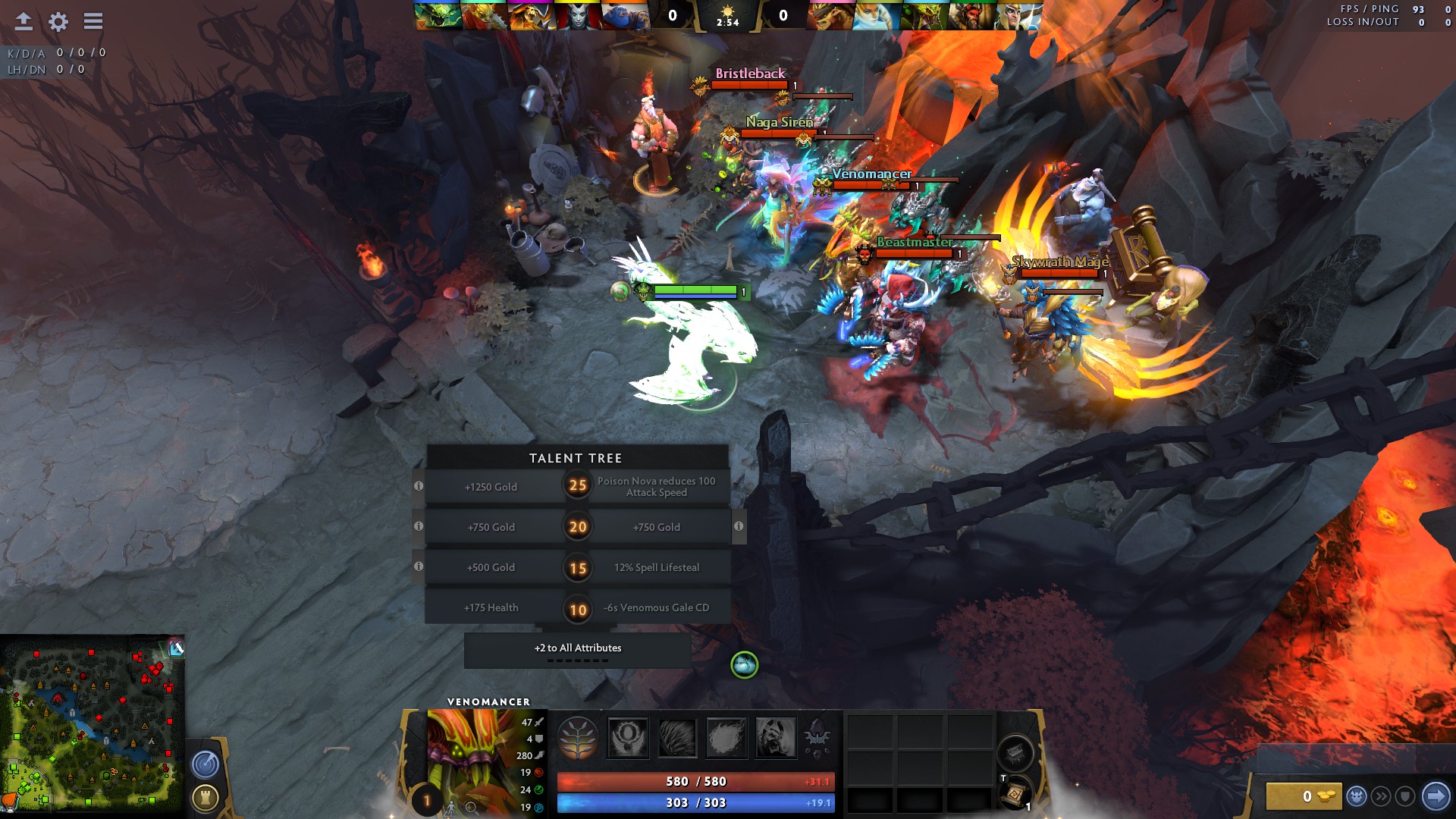This screenshot has width=1456, height=819.
Task: Click the hasten courier double-arrow icon
Action: click(1382, 795)
